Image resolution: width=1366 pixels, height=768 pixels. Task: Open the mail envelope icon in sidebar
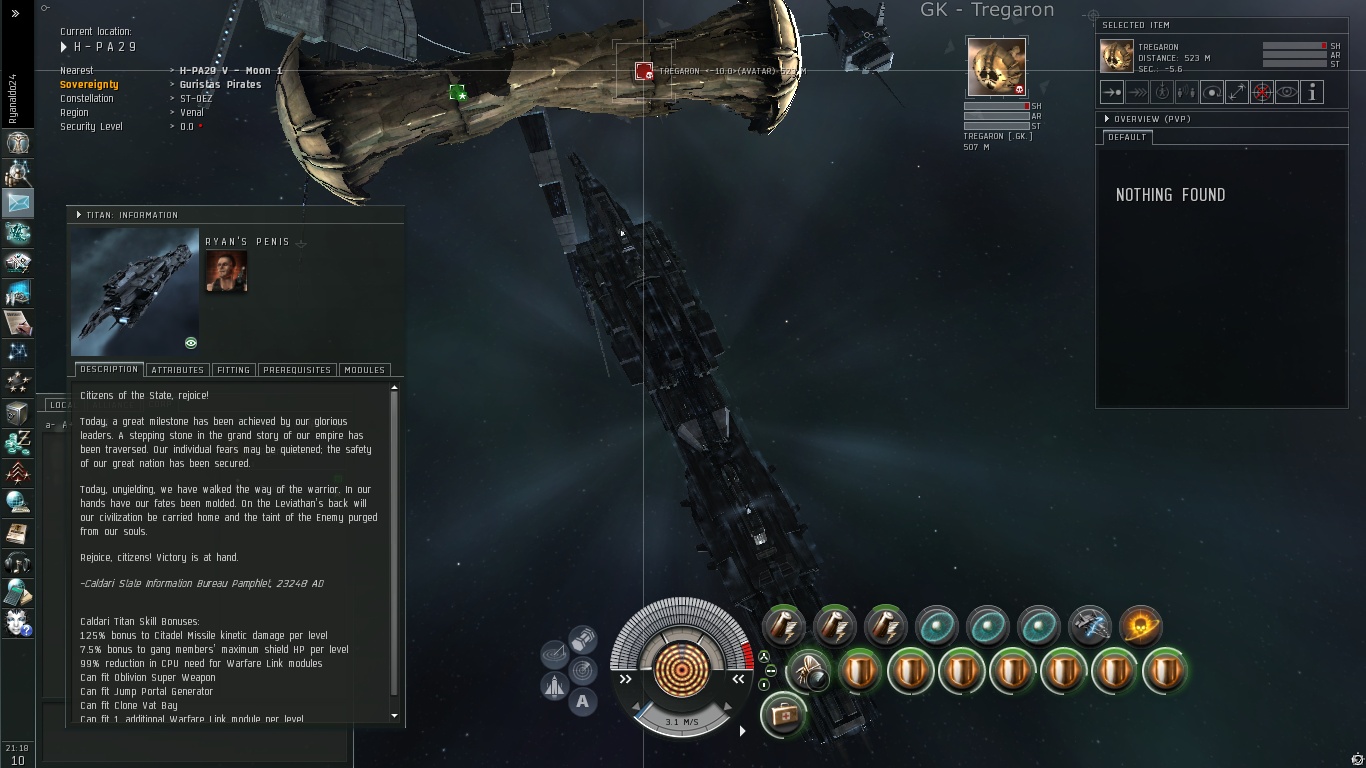[18, 202]
